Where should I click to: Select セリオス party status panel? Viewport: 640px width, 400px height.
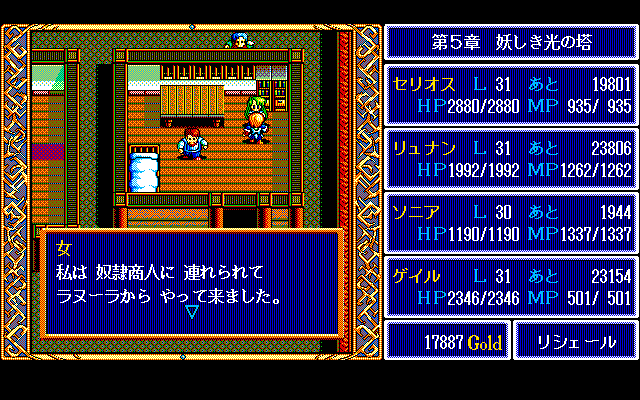[510, 95]
